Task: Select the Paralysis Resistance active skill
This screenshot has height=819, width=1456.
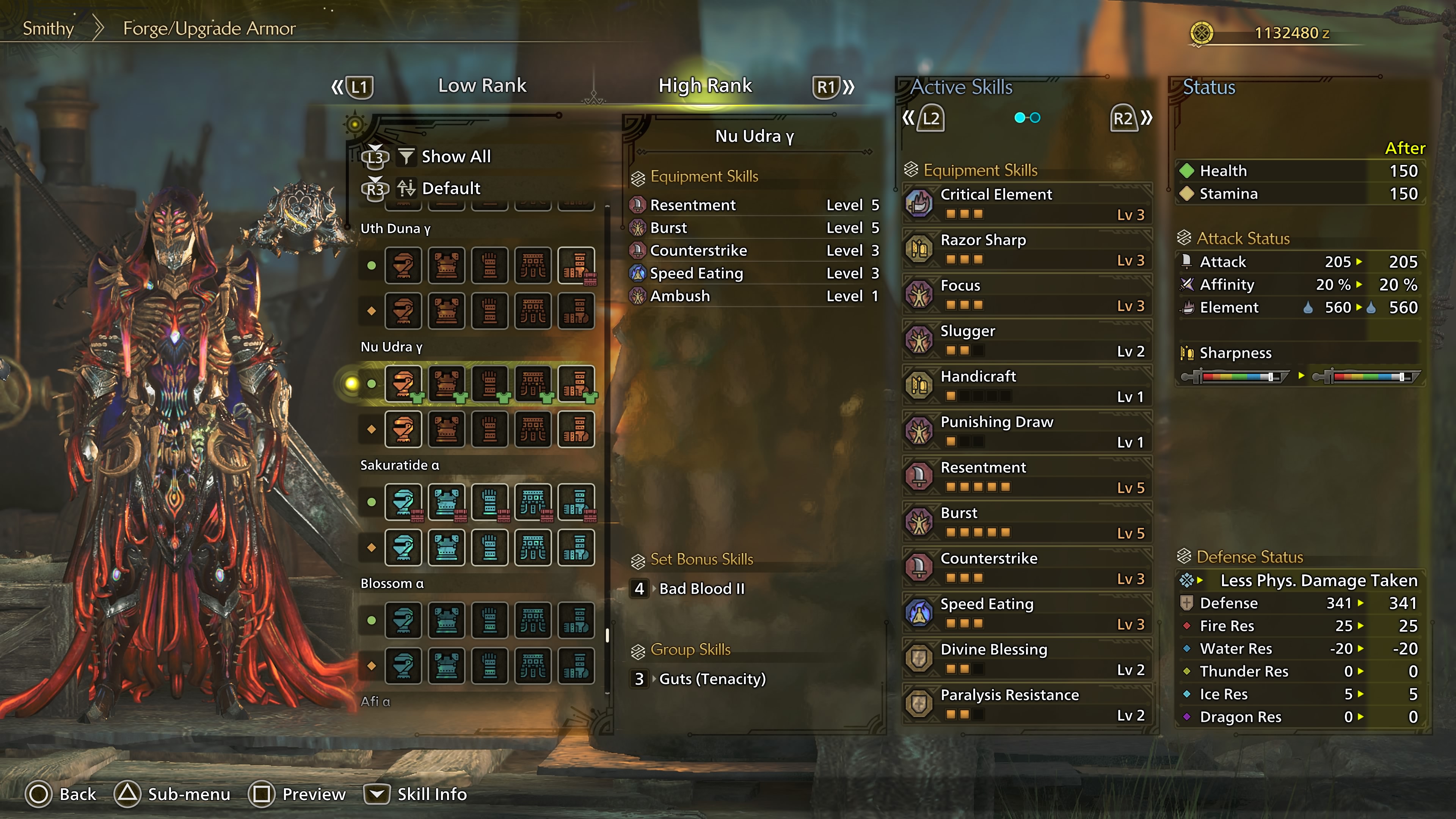Action: point(1026,704)
